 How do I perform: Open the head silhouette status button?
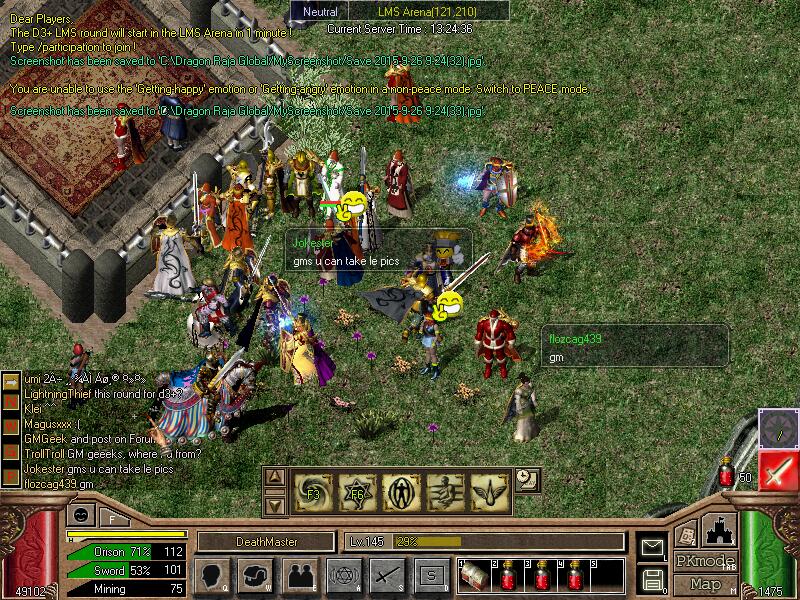click(213, 574)
